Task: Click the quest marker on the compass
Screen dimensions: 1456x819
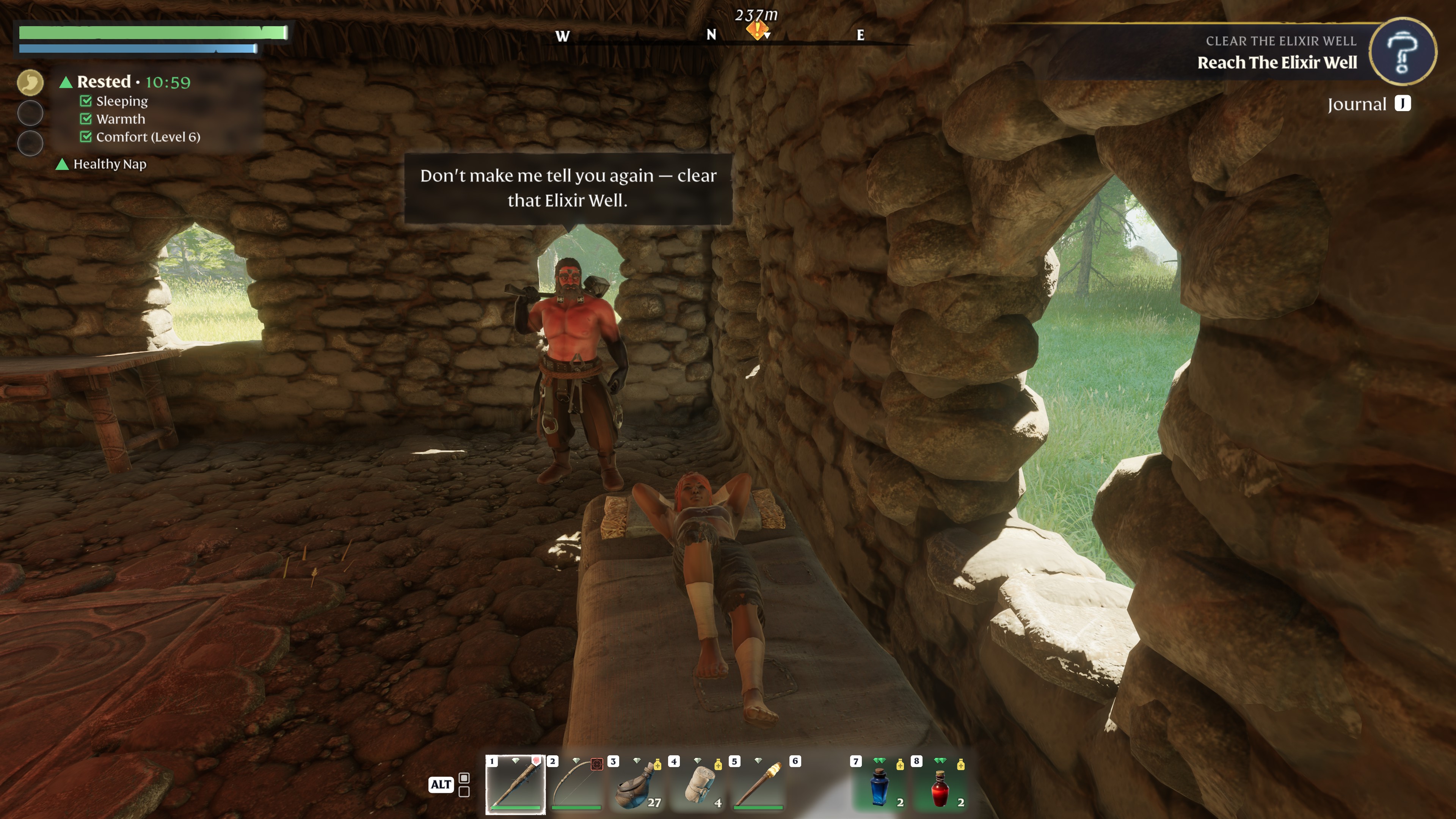Action: (756, 30)
